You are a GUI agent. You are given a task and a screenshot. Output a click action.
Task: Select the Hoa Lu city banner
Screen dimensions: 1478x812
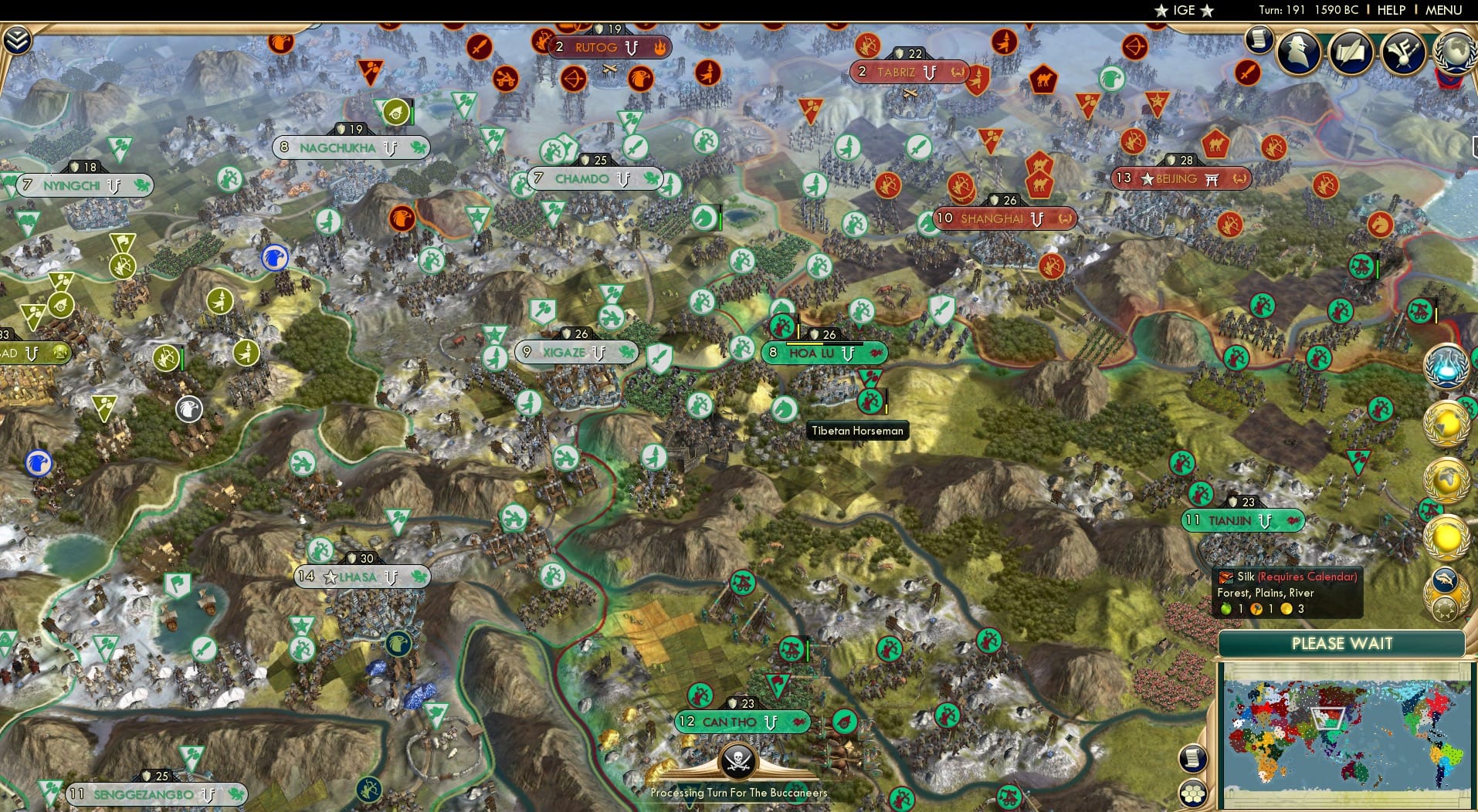pyautogui.click(x=823, y=353)
